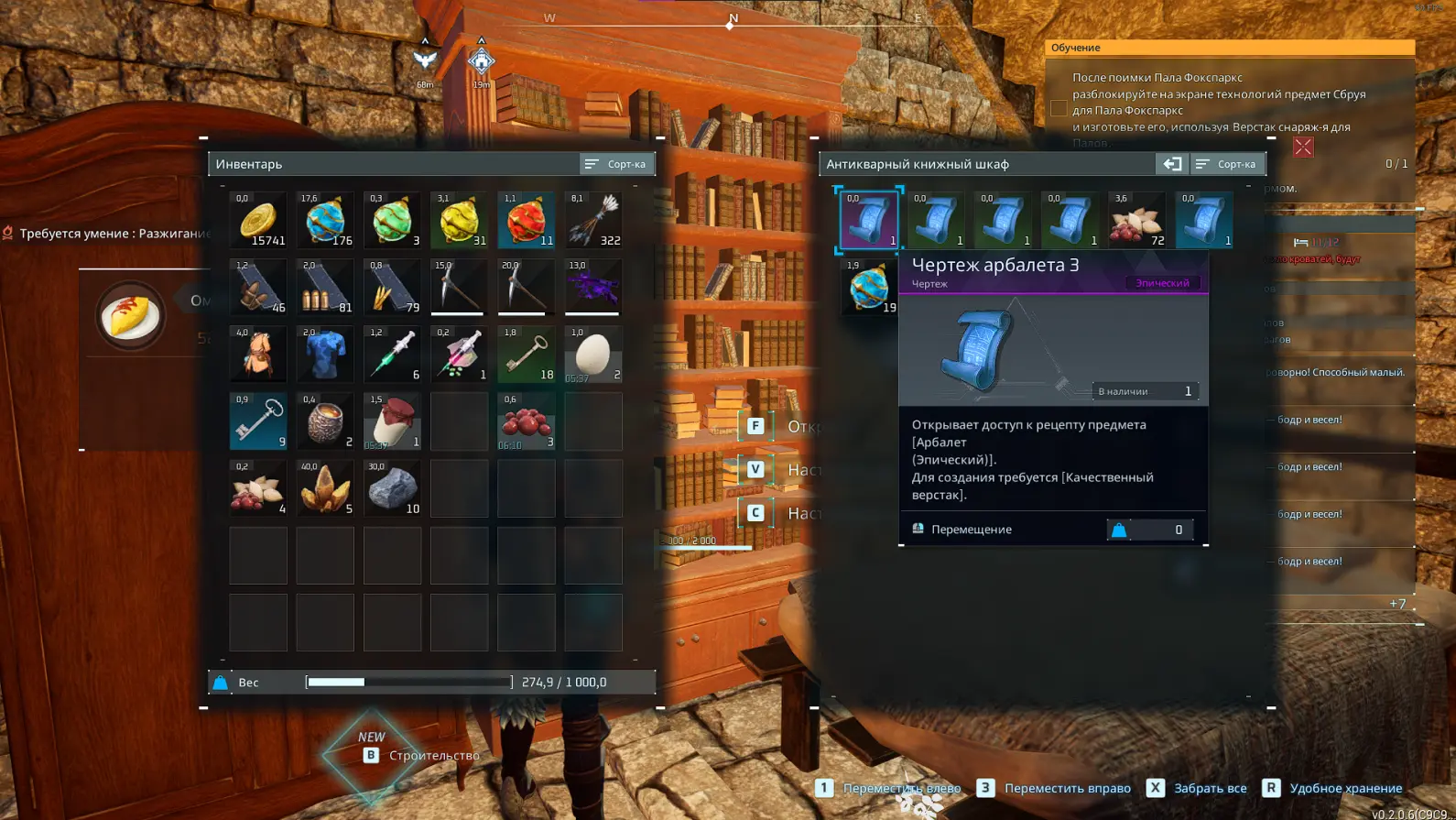Choose the yellow sphere stack of 31
This screenshot has width=1456, height=820.
click(x=459, y=221)
